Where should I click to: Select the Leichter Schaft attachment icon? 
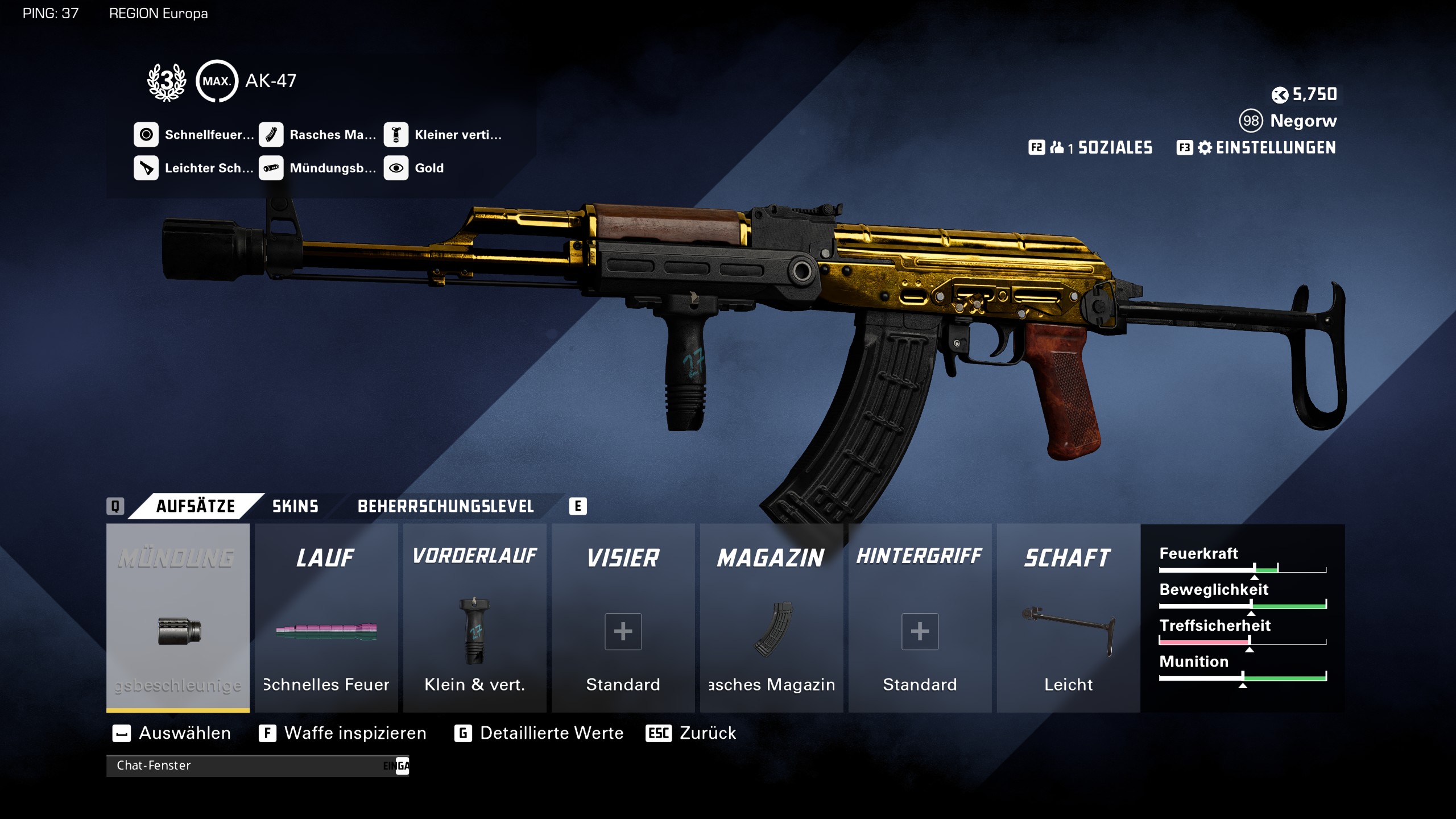click(147, 168)
